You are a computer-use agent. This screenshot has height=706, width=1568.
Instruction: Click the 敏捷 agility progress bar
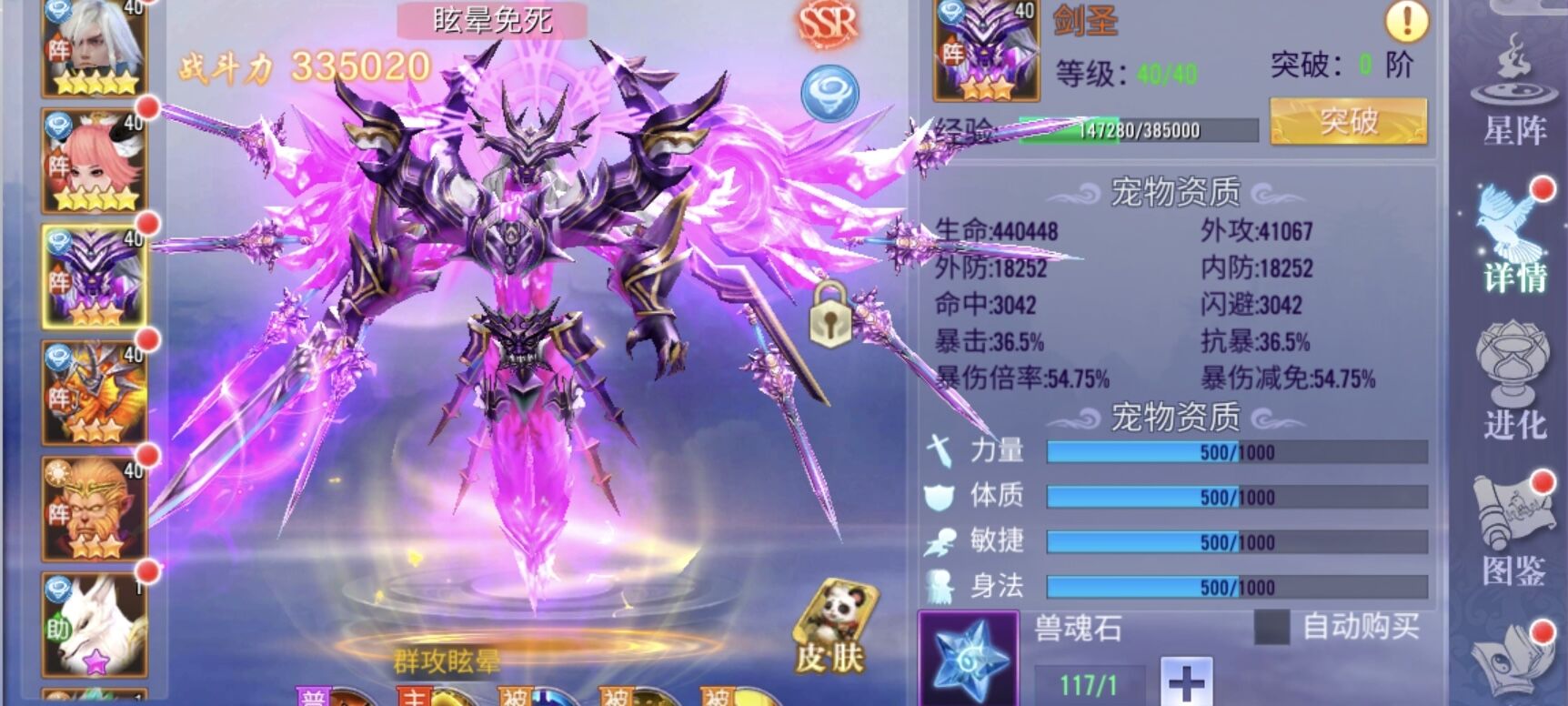[1228, 543]
